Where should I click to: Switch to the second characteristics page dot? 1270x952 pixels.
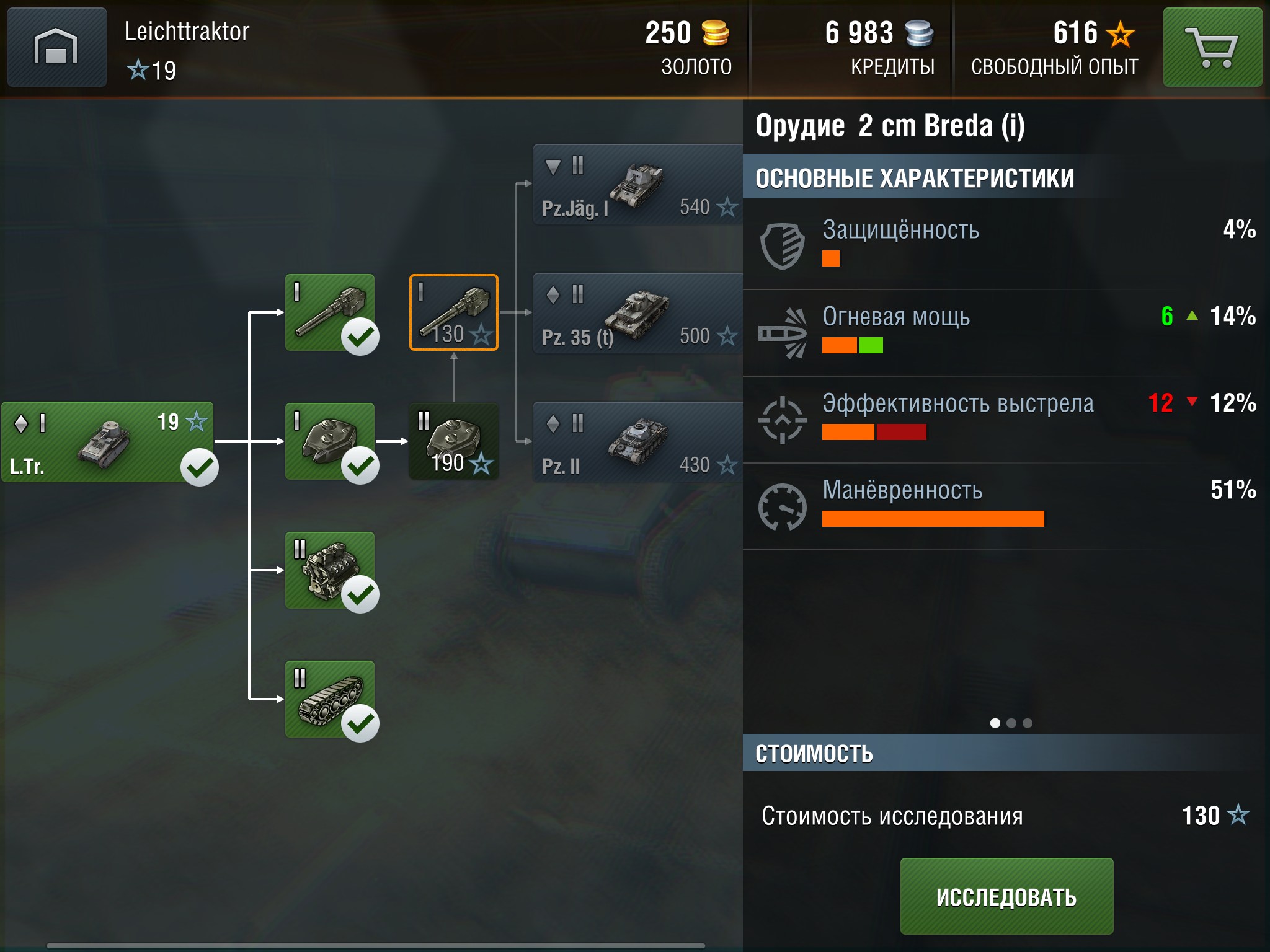coord(1011,723)
